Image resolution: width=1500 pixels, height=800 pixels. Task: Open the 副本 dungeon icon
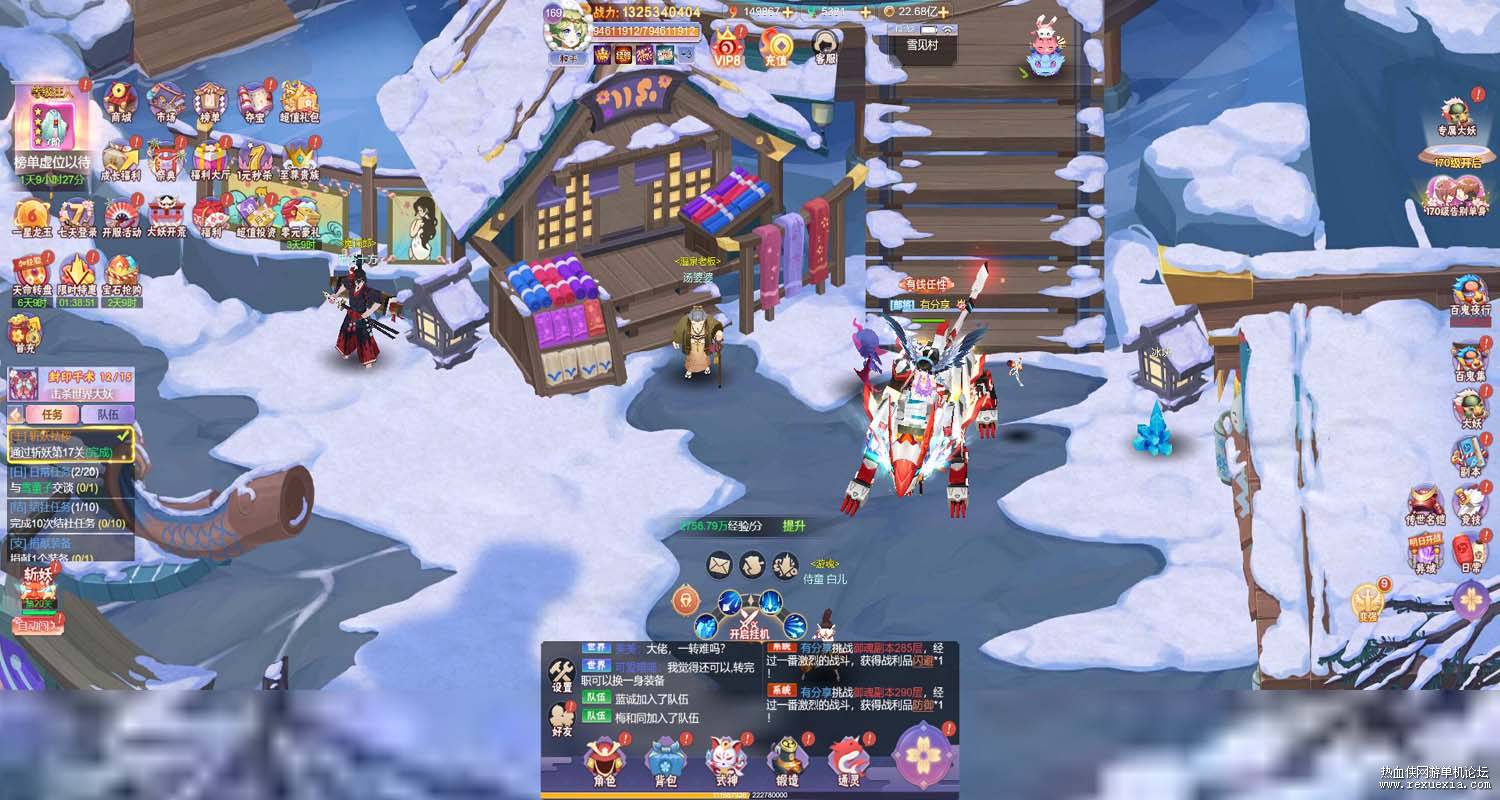tap(1469, 456)
